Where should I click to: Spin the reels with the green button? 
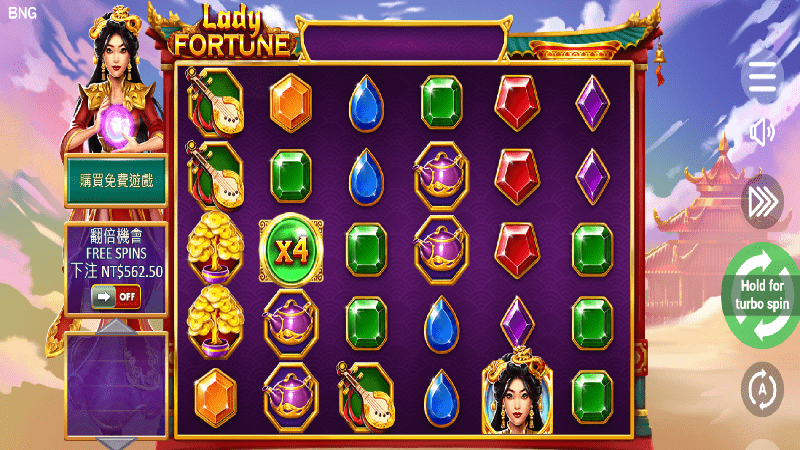click(763, 295)
